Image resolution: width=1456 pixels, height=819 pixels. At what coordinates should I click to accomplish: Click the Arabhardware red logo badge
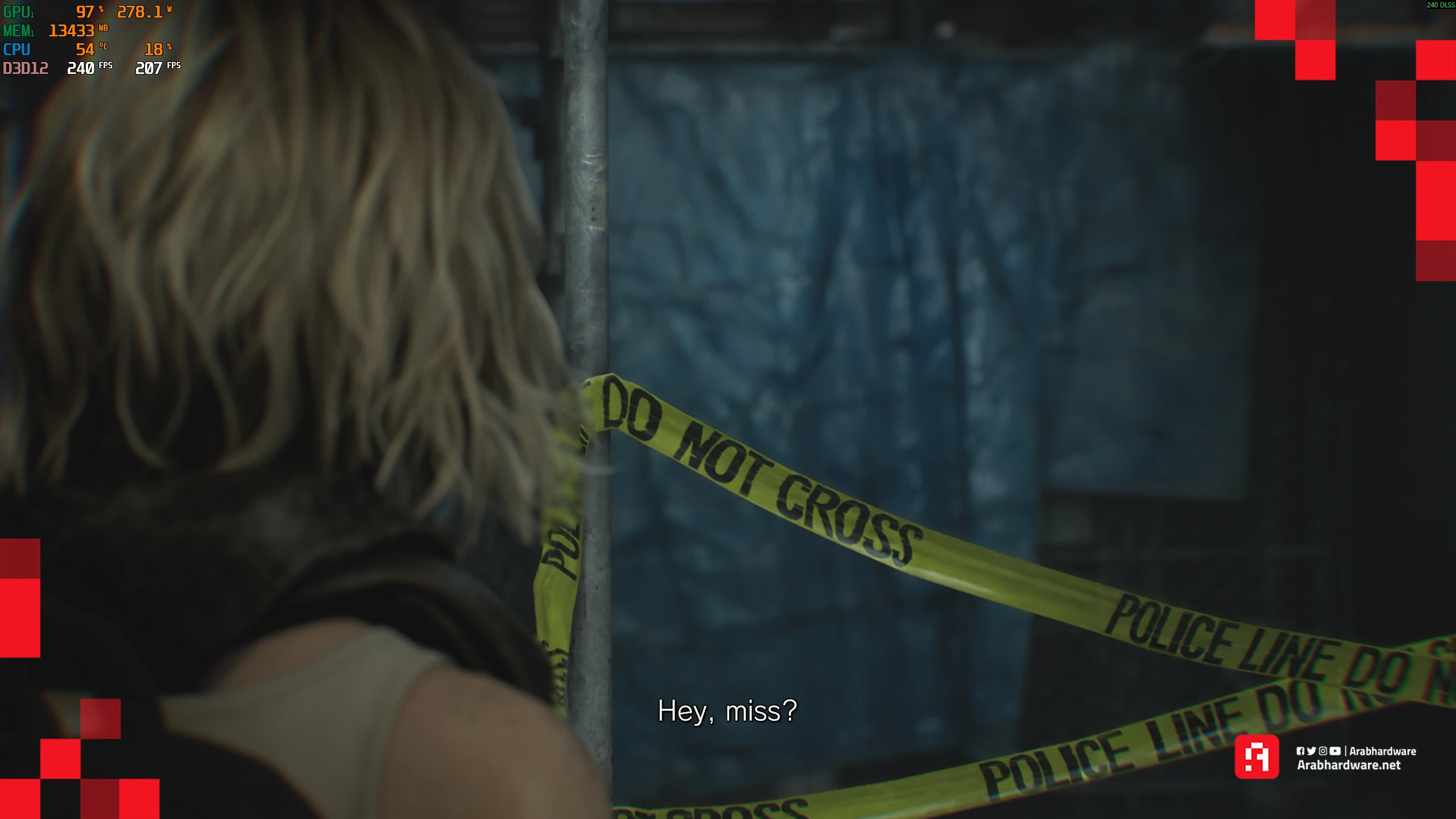pos(1256,757)
